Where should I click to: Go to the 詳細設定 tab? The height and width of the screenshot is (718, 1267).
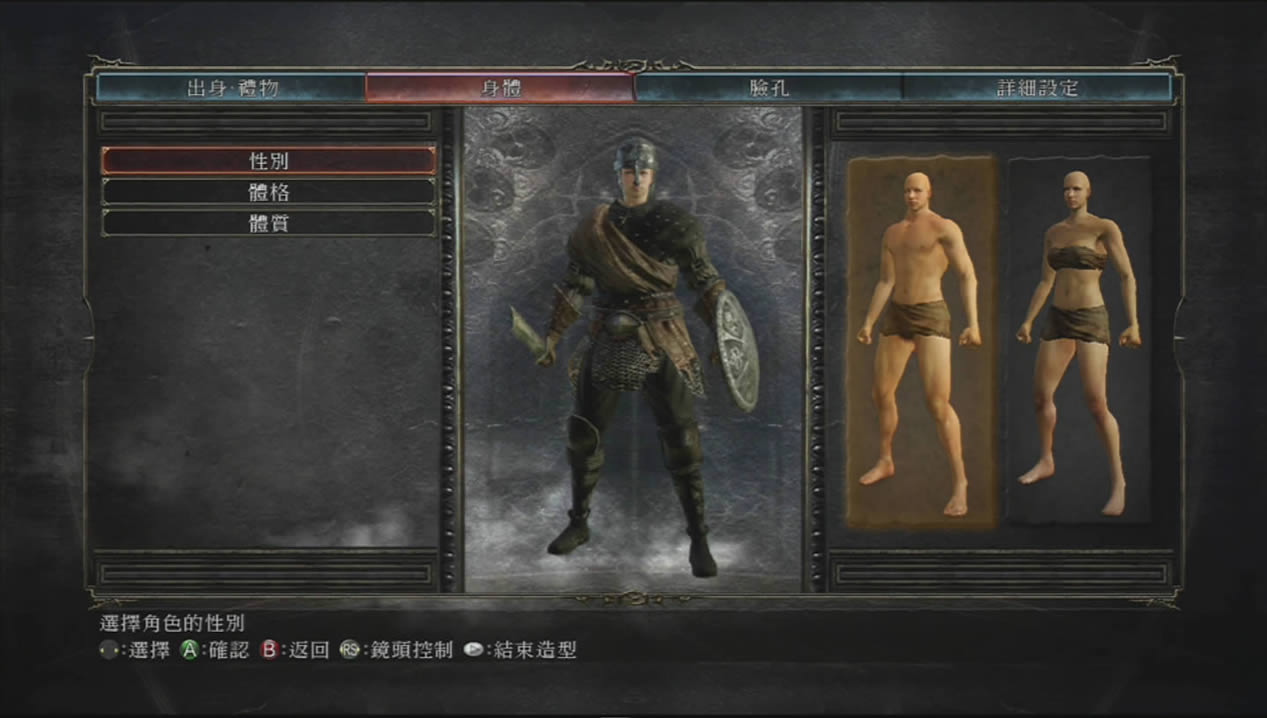1037,88
